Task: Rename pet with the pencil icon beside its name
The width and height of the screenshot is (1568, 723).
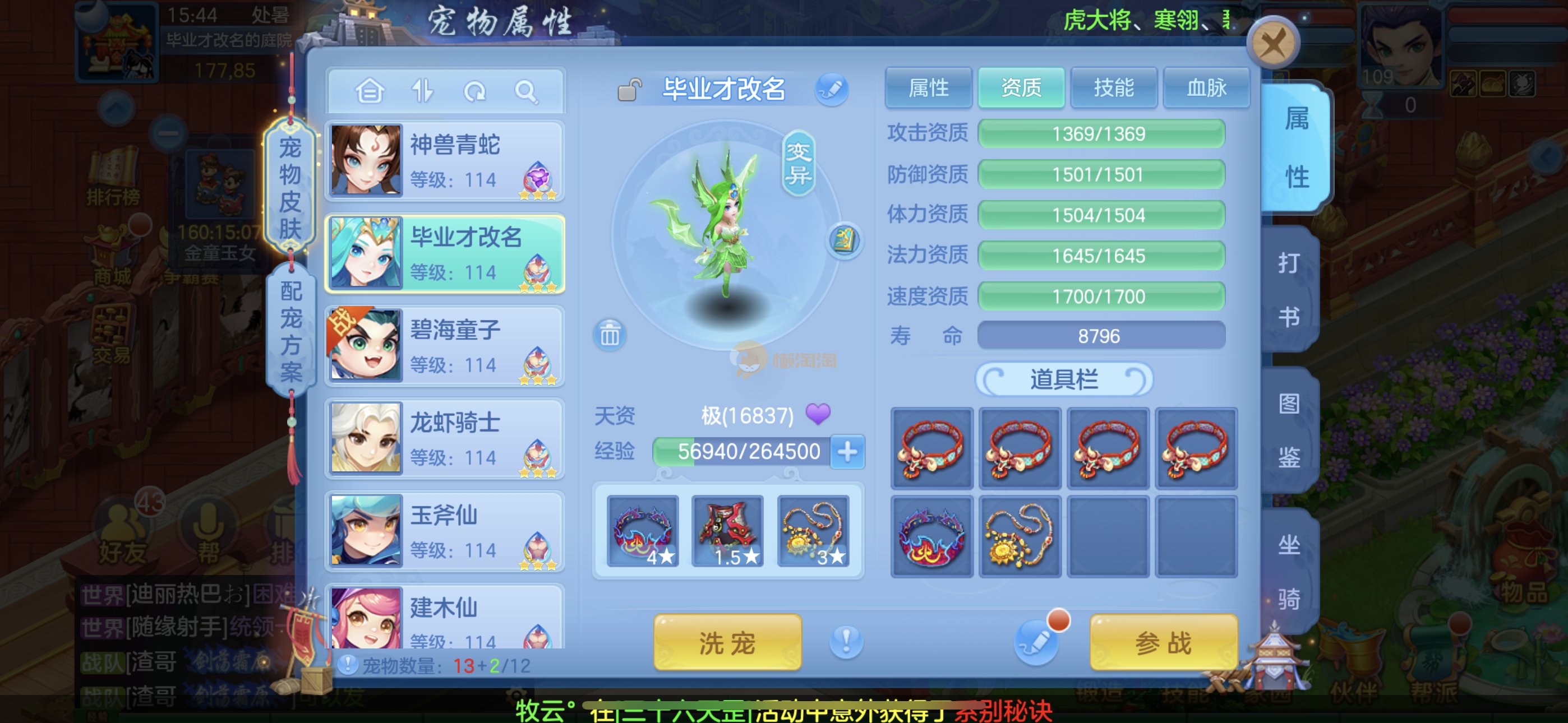Action: click(832, 90)
